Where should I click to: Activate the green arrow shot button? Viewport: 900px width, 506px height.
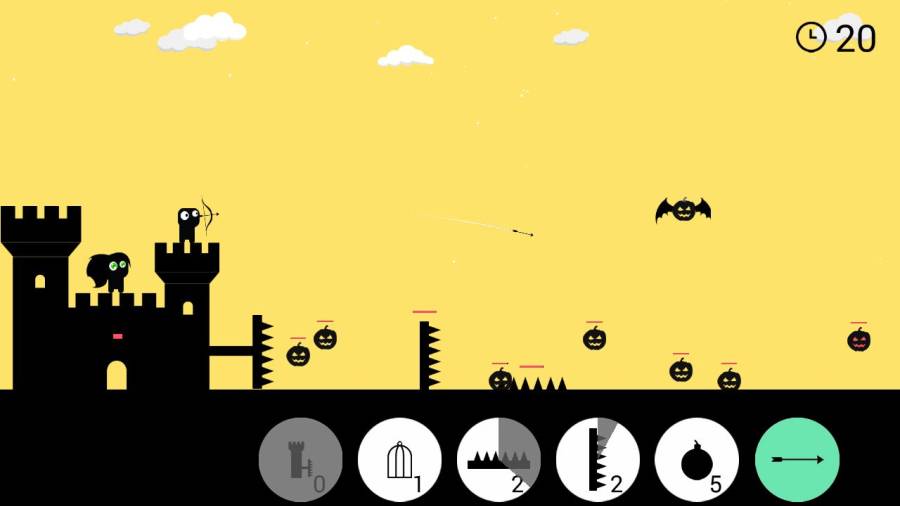797,460
